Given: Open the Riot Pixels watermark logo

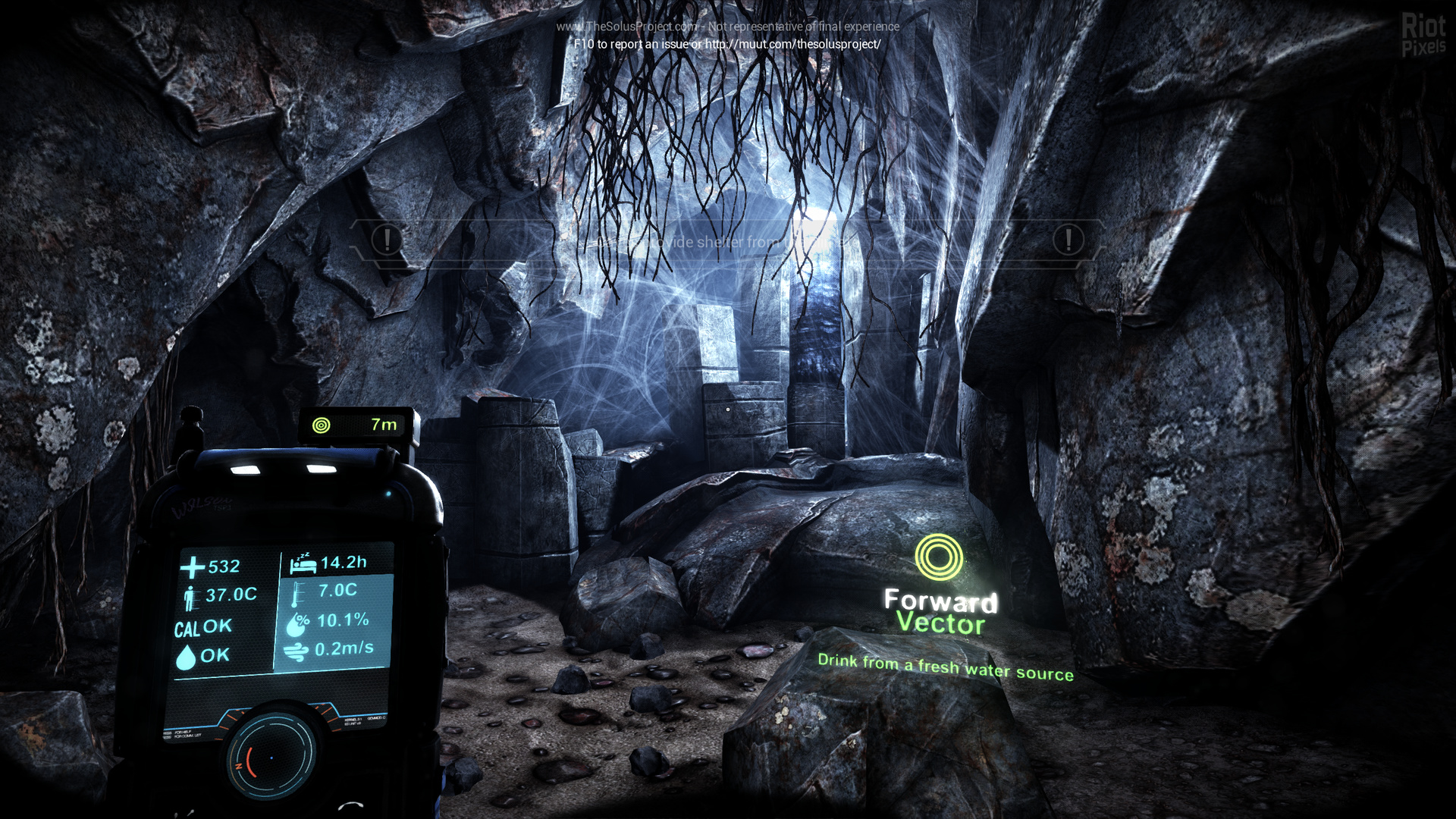Looking at the screenshot, I should pyautogui.click(x=1423, y=35).
